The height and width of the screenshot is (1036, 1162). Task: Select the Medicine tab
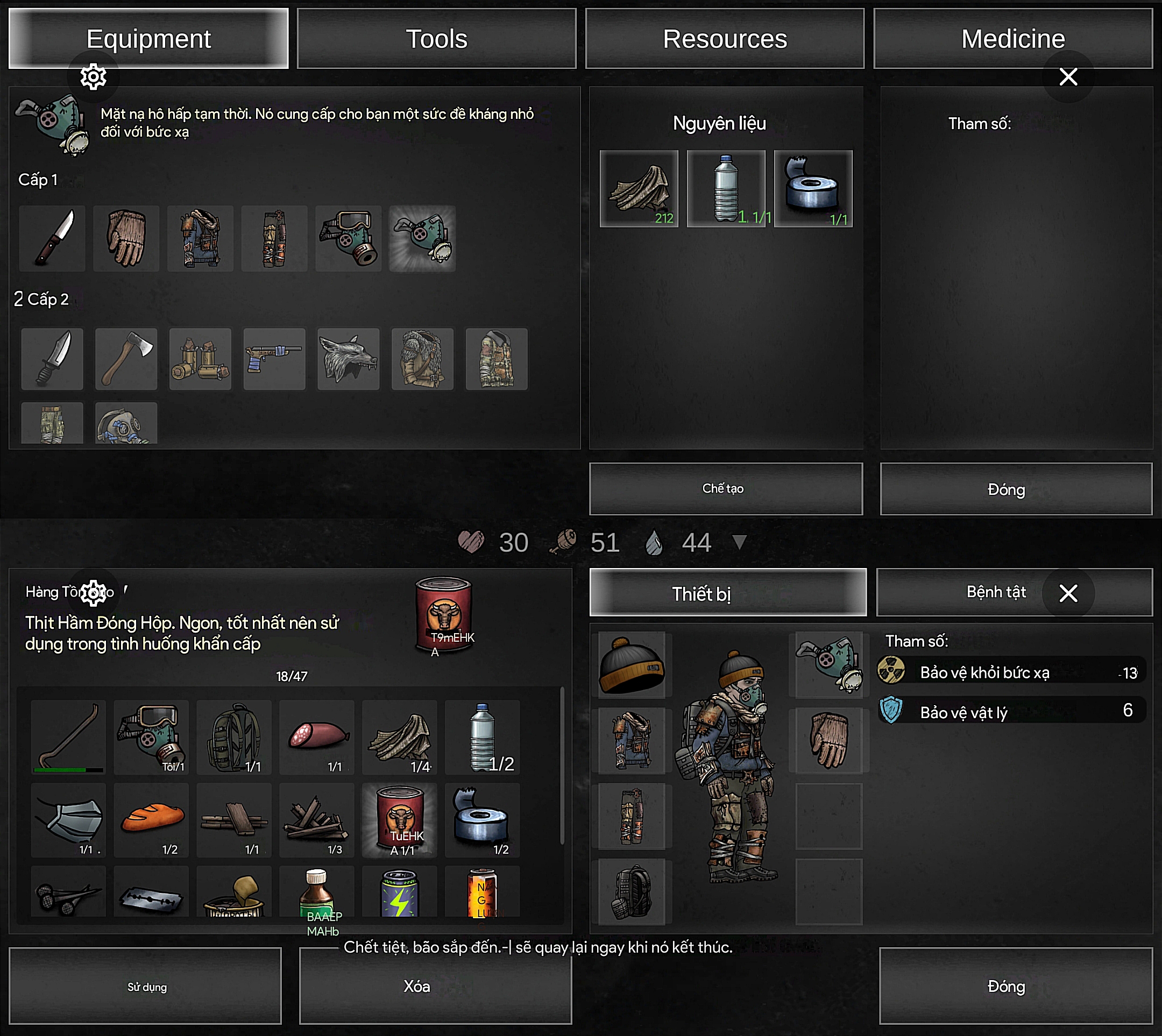pyautogui.click(x=1012, y=39)
